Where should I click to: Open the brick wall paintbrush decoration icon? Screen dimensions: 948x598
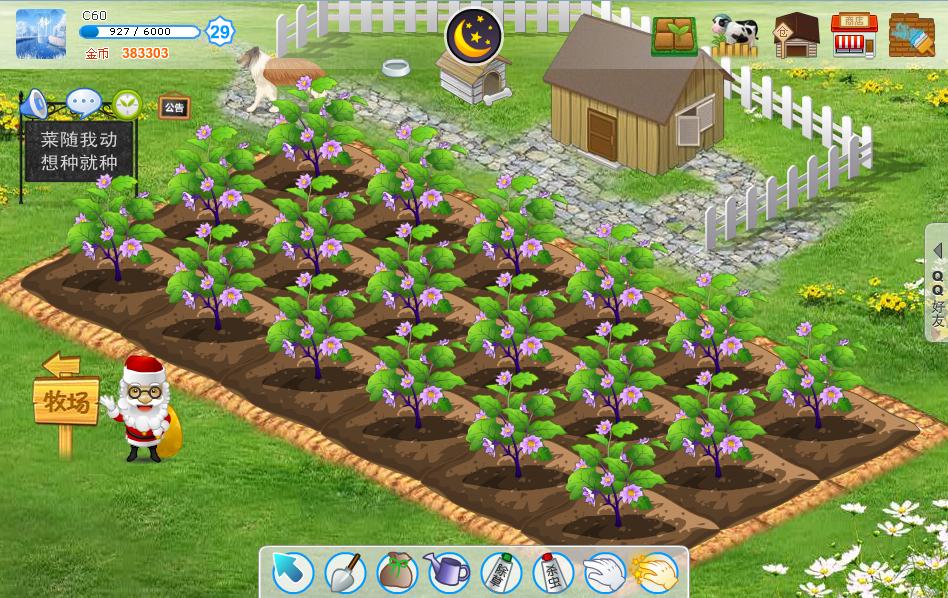tap(911, 35)
